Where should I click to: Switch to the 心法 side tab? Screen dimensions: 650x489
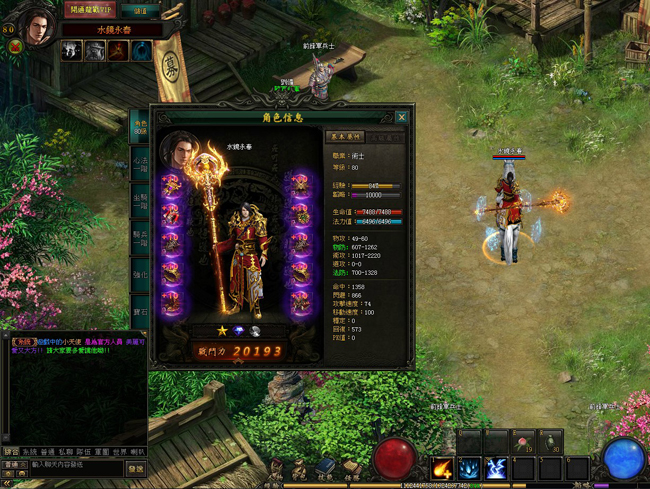(x=140, y=163)
